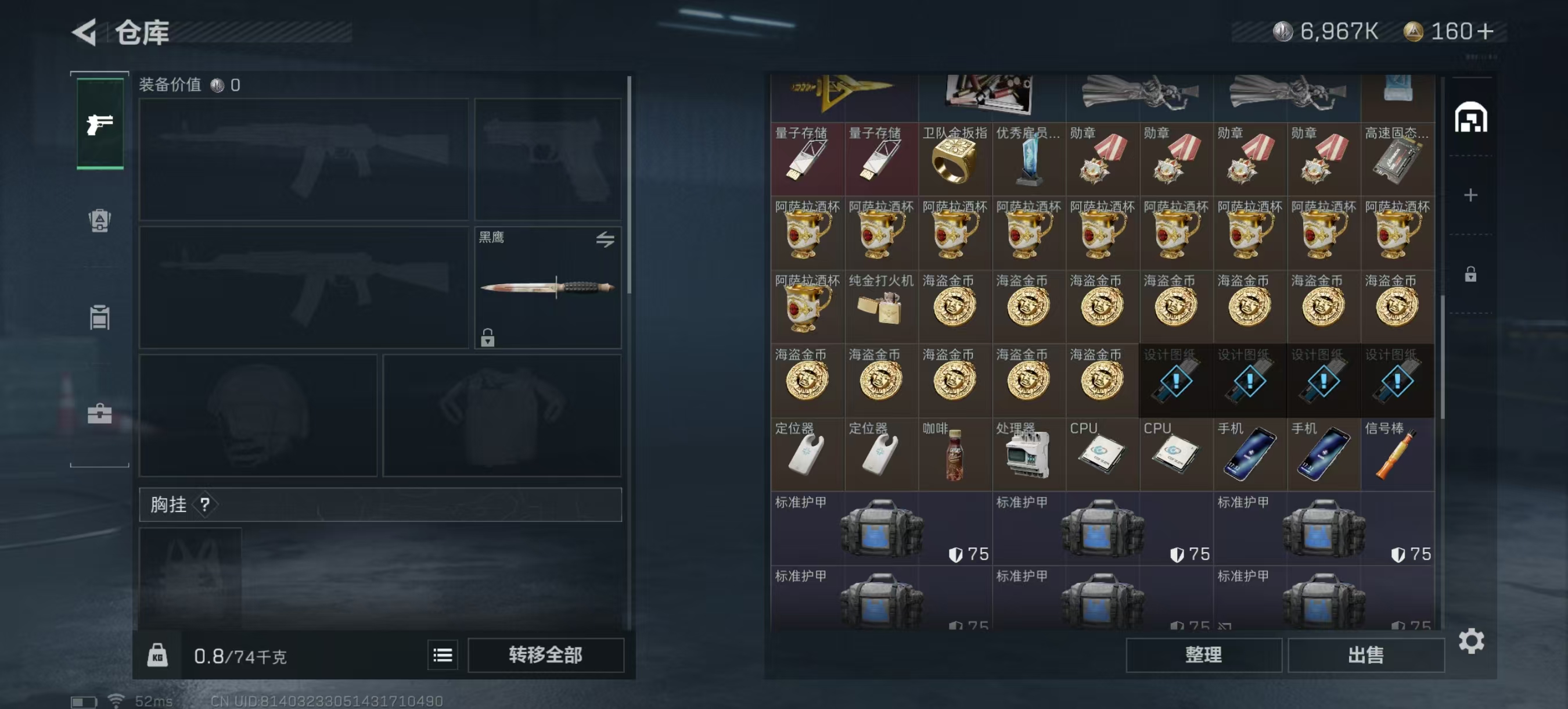
Task: Open the briefcase safe-box tab
Action: pyautogui.click(x=100, y=414)
